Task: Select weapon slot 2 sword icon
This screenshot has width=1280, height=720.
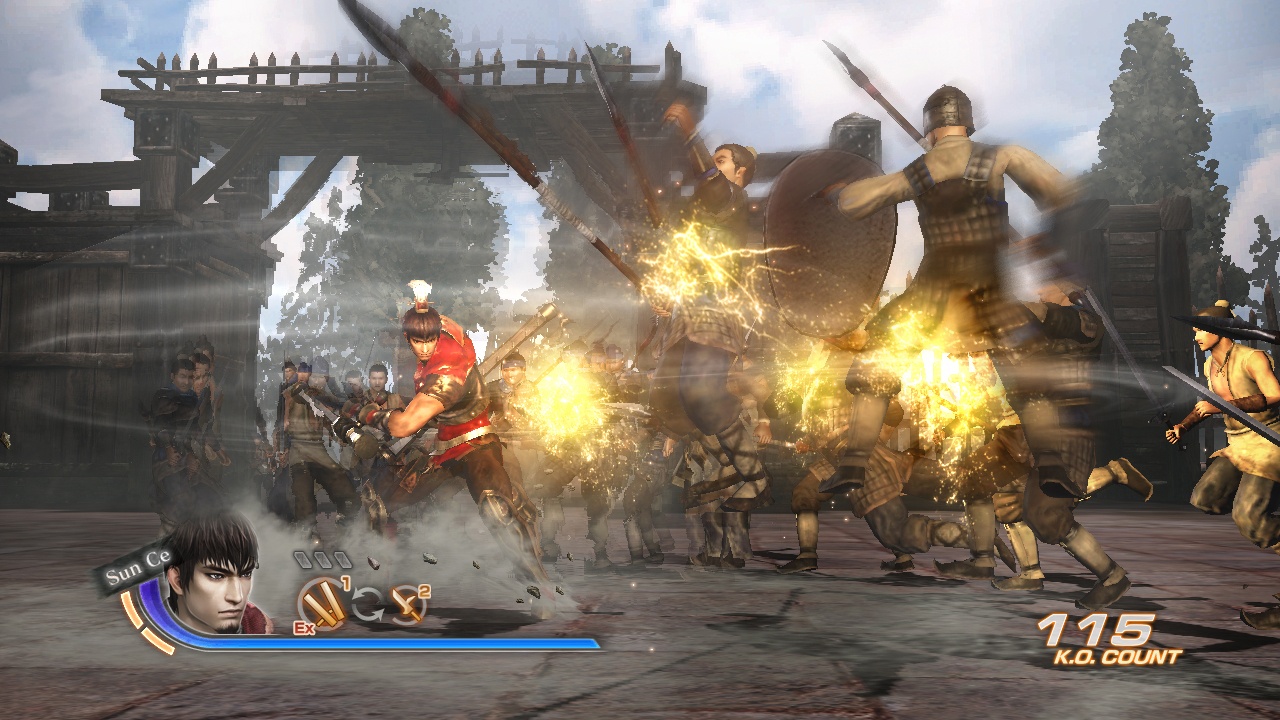Action: click(407, 605)
